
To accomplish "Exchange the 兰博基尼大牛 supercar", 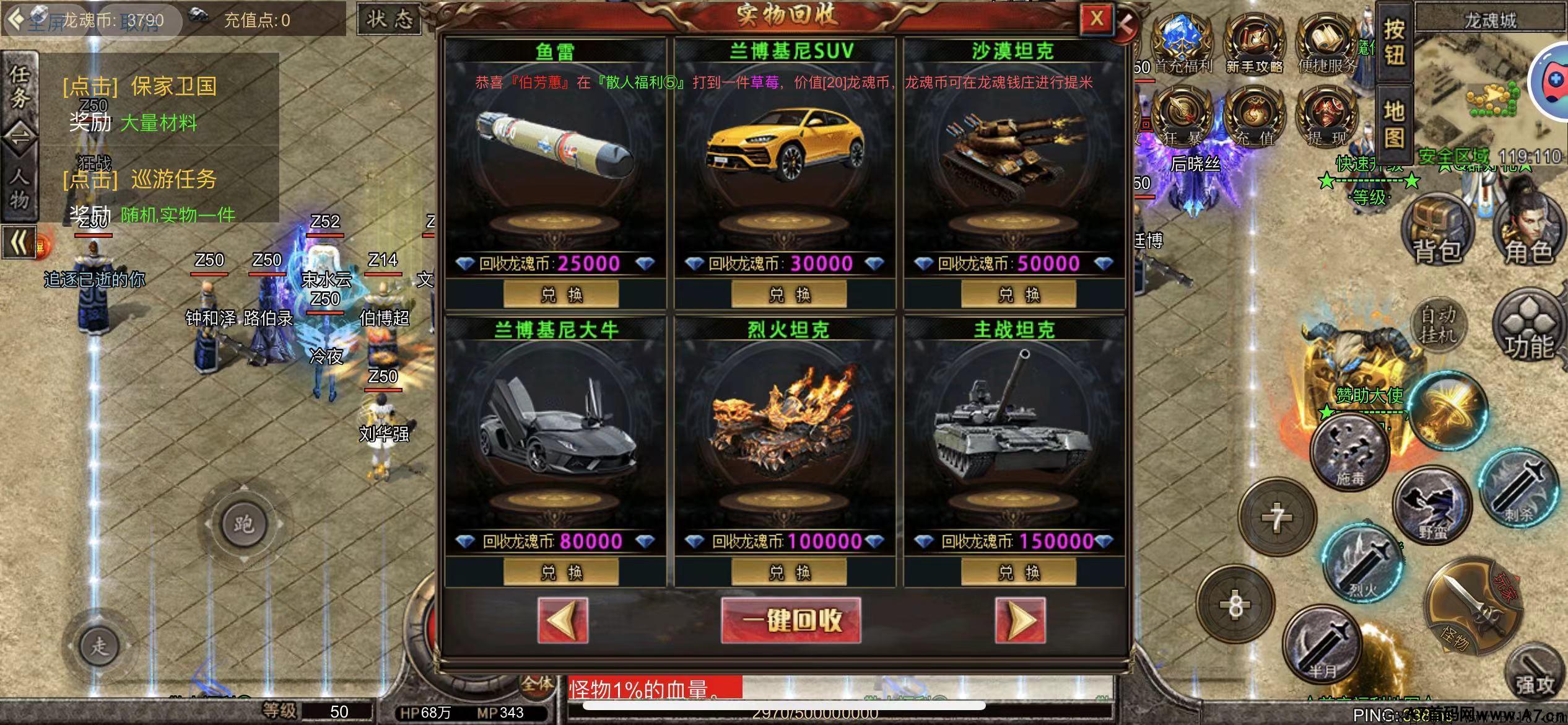I will (561, 571).
